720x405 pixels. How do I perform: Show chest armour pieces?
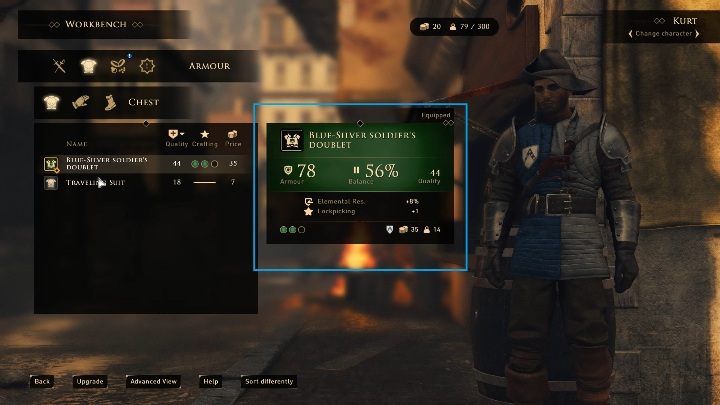53,101
